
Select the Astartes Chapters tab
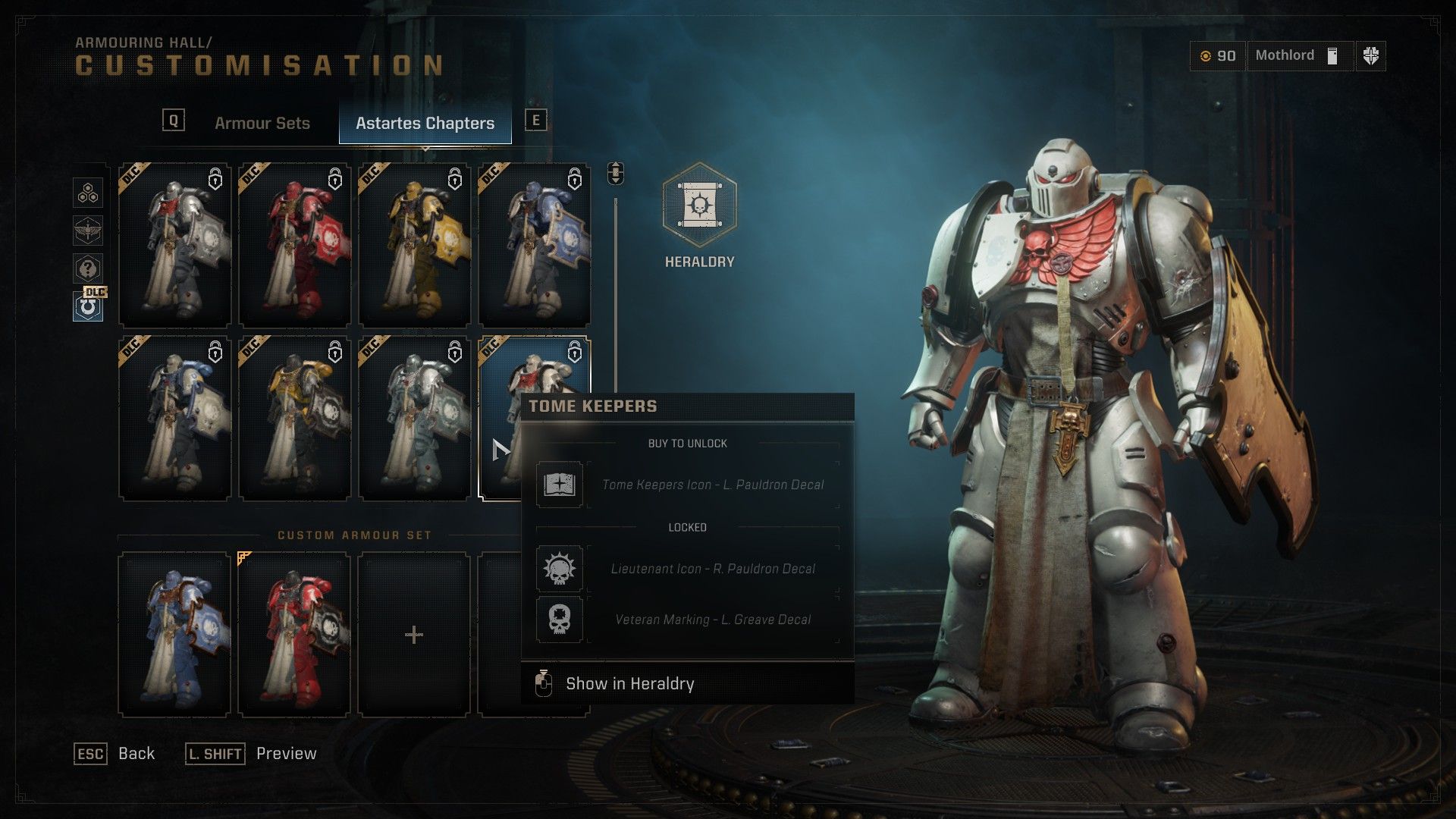pyautogui.click(x=425, y=123)
